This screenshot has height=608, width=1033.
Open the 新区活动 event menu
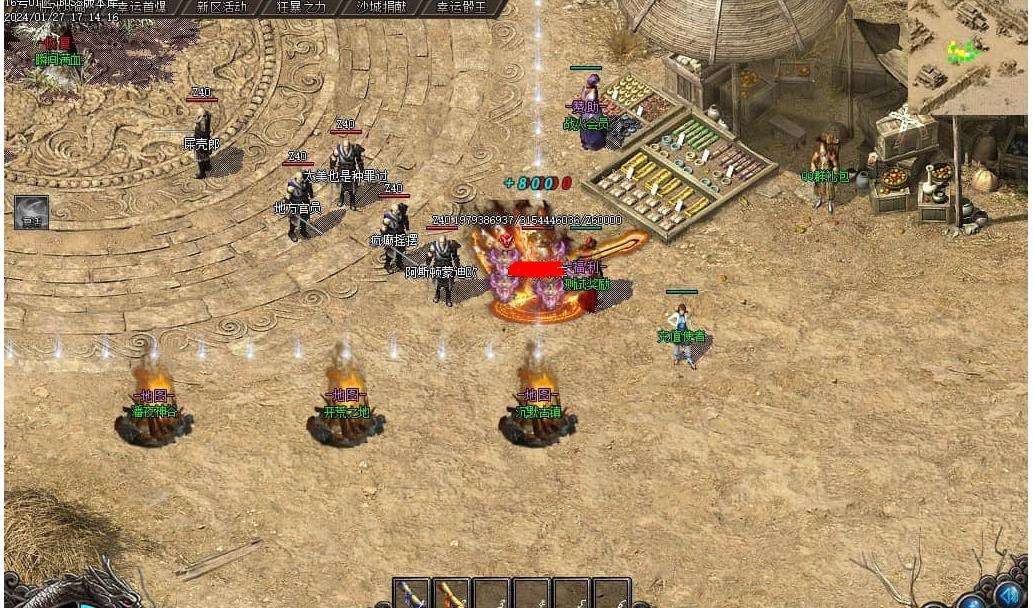point(221,7)
